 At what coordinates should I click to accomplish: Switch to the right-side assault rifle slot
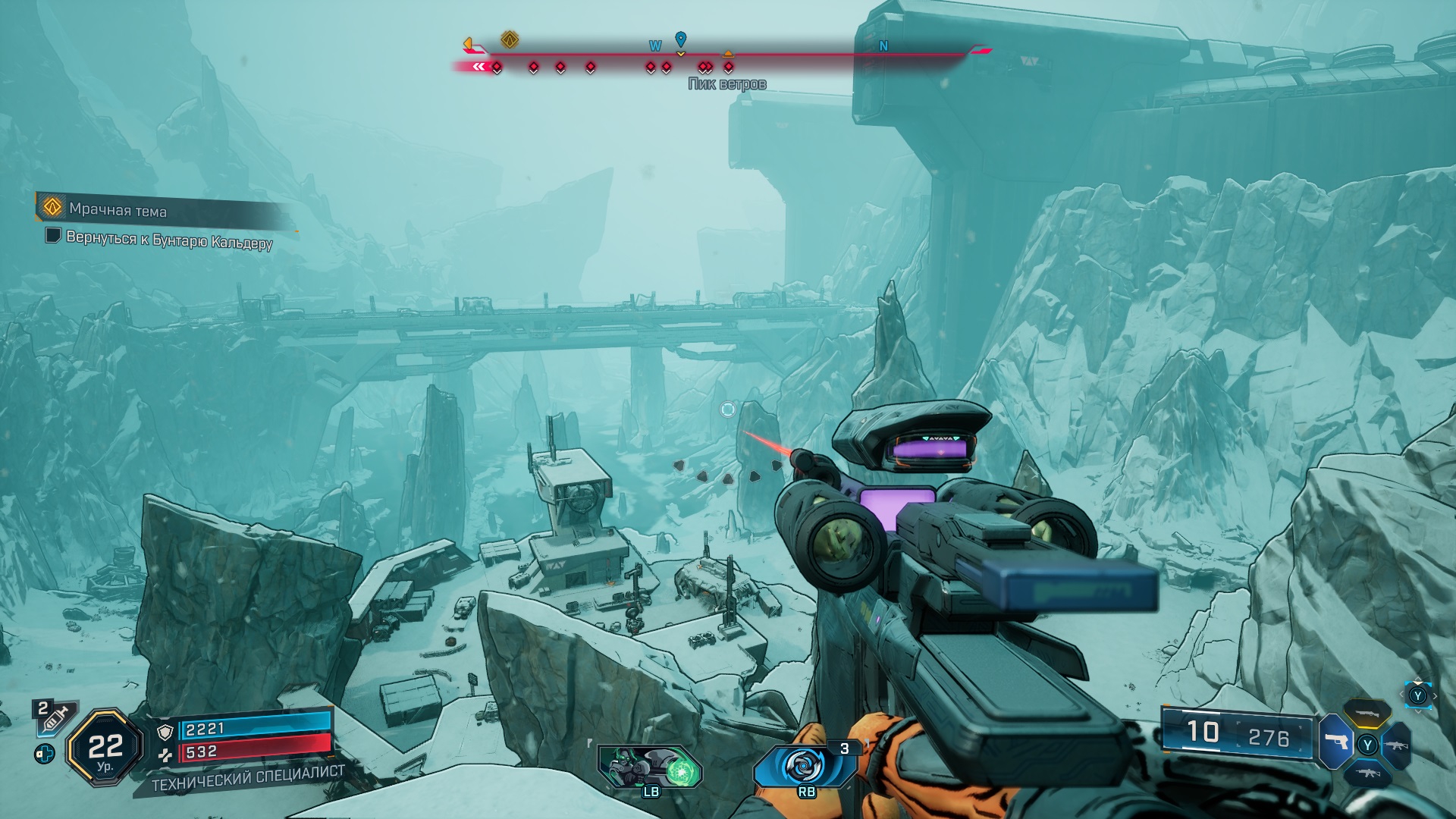click(1398, 745)
